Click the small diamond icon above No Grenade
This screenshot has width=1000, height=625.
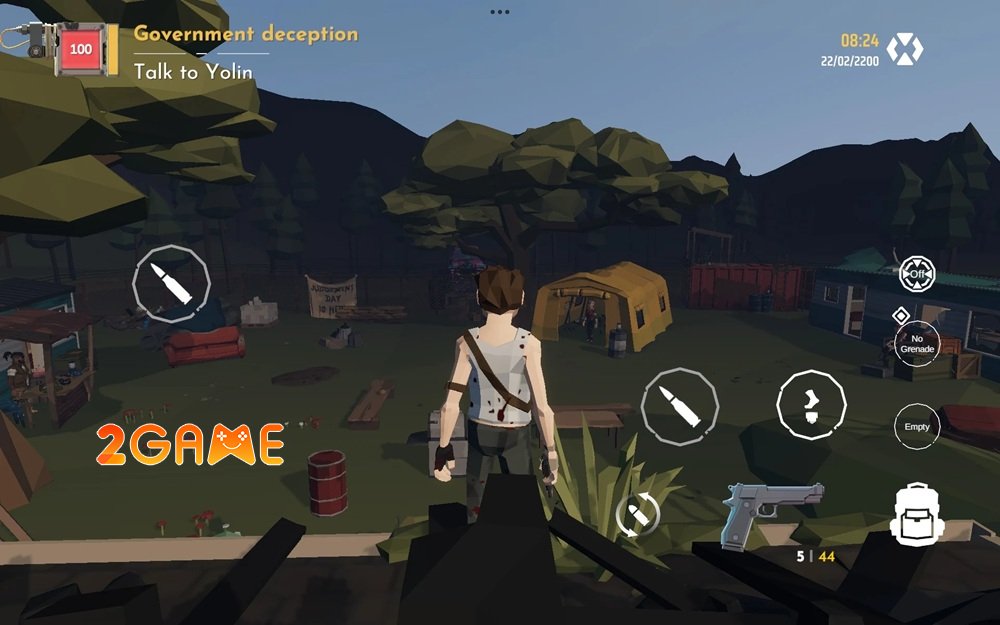900,315
